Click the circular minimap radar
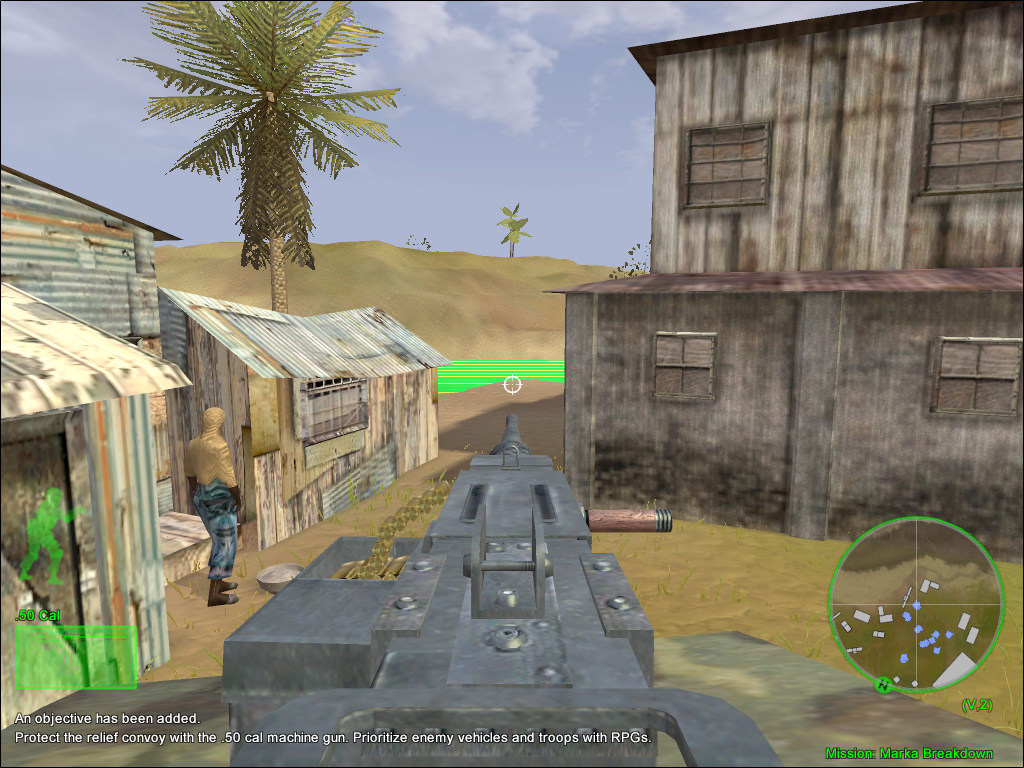This screenshot has width=1024, height=768. click(916, 604)
